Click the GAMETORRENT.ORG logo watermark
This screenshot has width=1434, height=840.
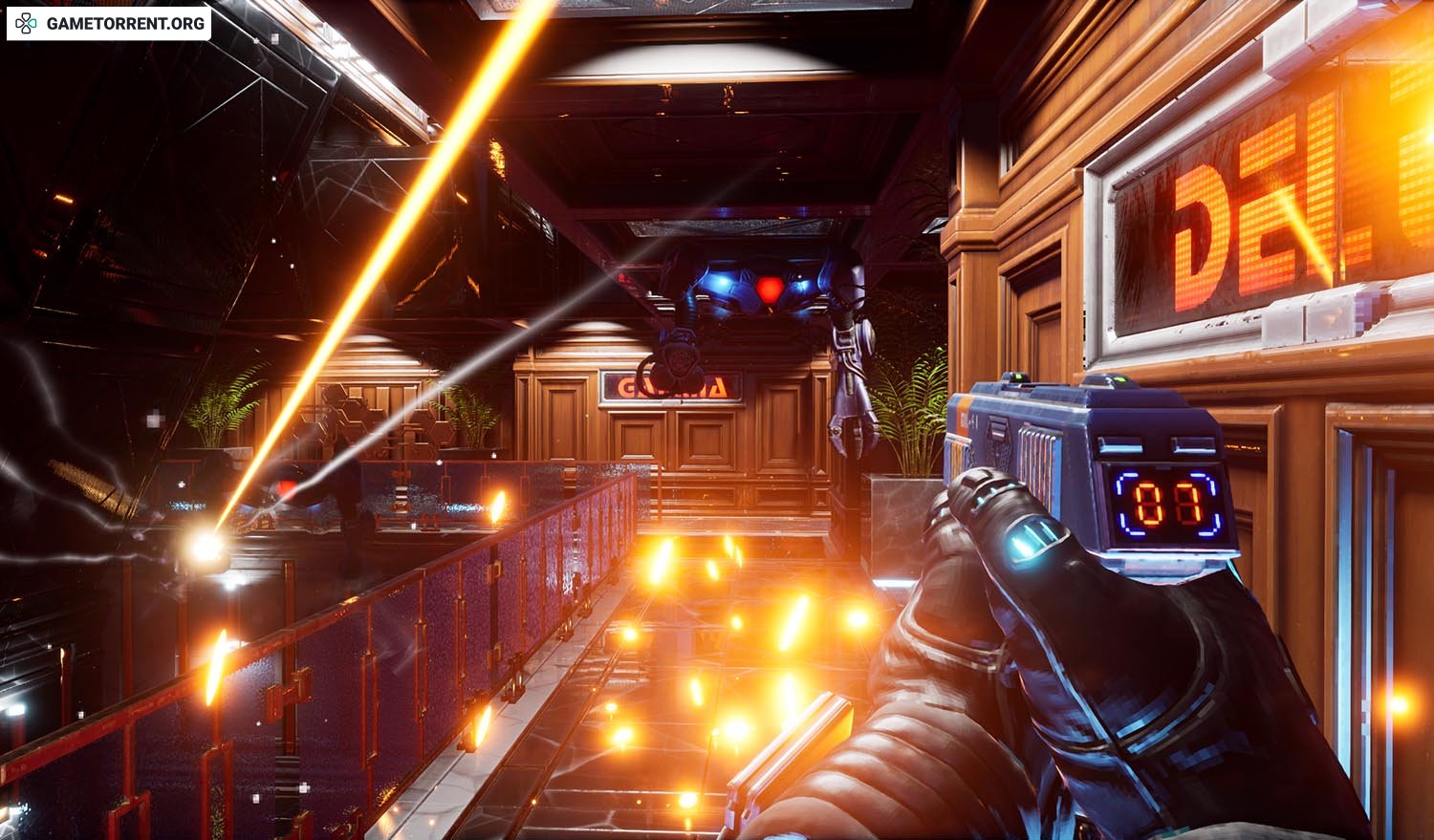[109, 23]
